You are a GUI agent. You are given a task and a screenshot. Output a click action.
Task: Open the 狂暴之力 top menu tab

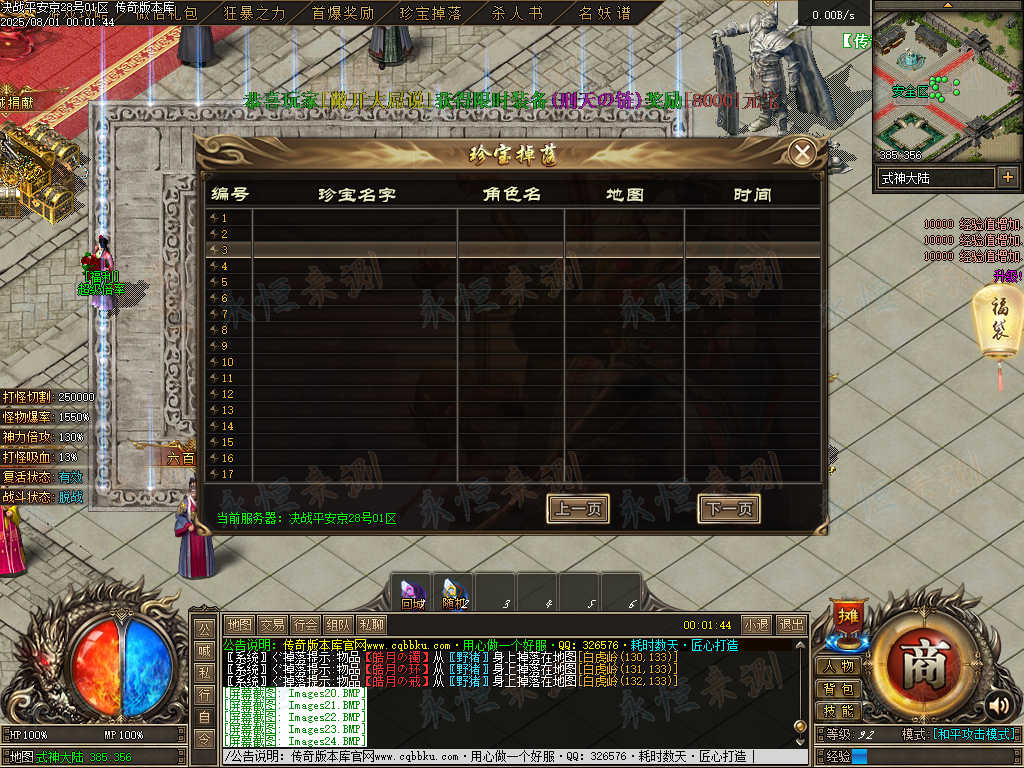click(255, 13)
